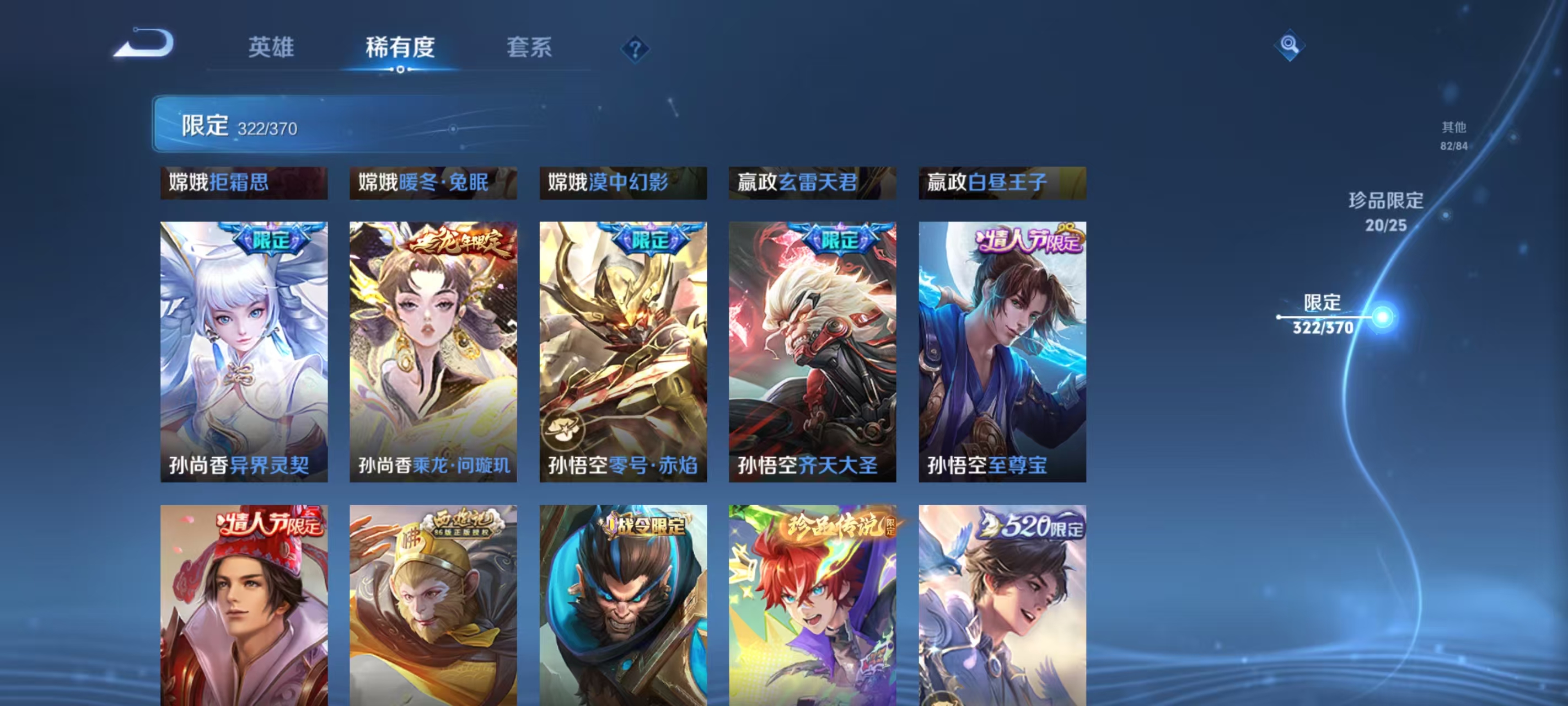Select the 嬴政玄雷天君 filter tab
This screenshot has height=706, width=1568.
(x=812, y=183)
